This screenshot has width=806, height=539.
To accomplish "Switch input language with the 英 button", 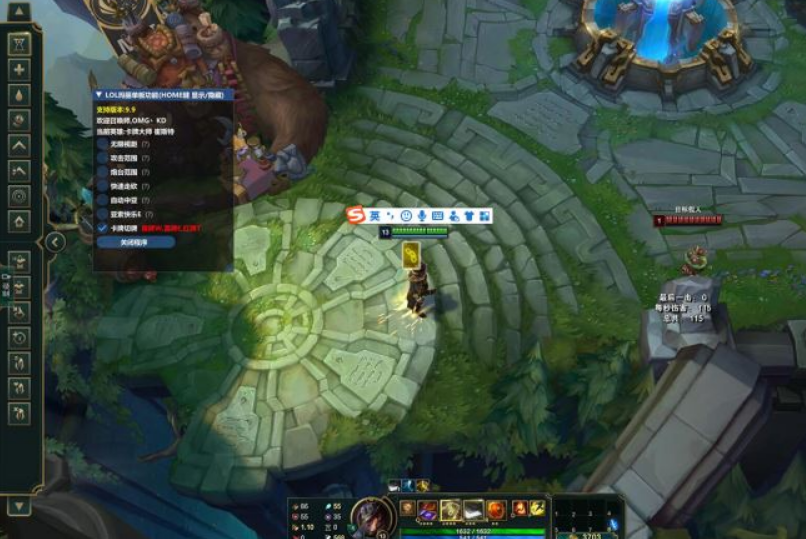I will coord(375,216).
